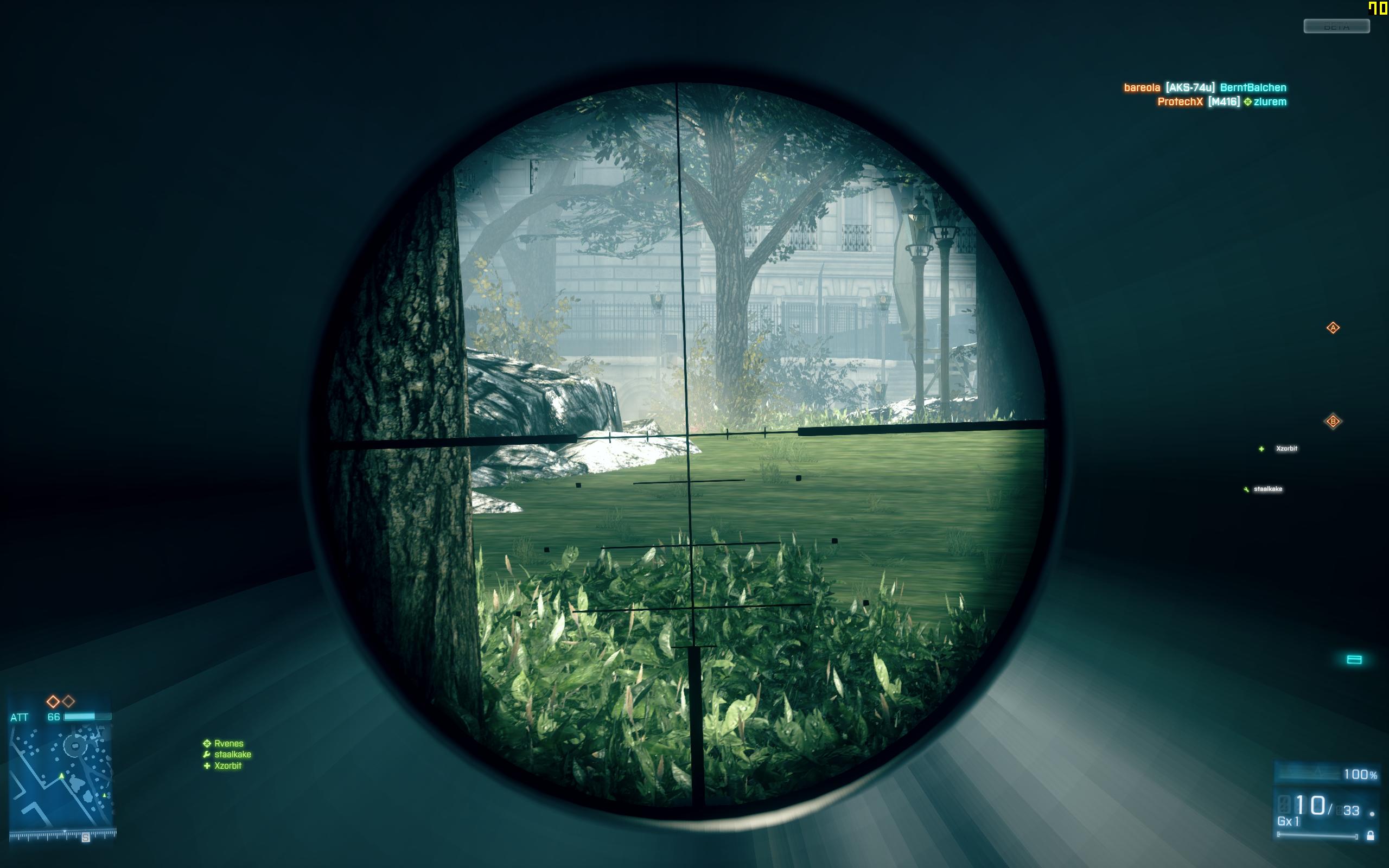Choose staalkake in the squad list

point(232,754)
